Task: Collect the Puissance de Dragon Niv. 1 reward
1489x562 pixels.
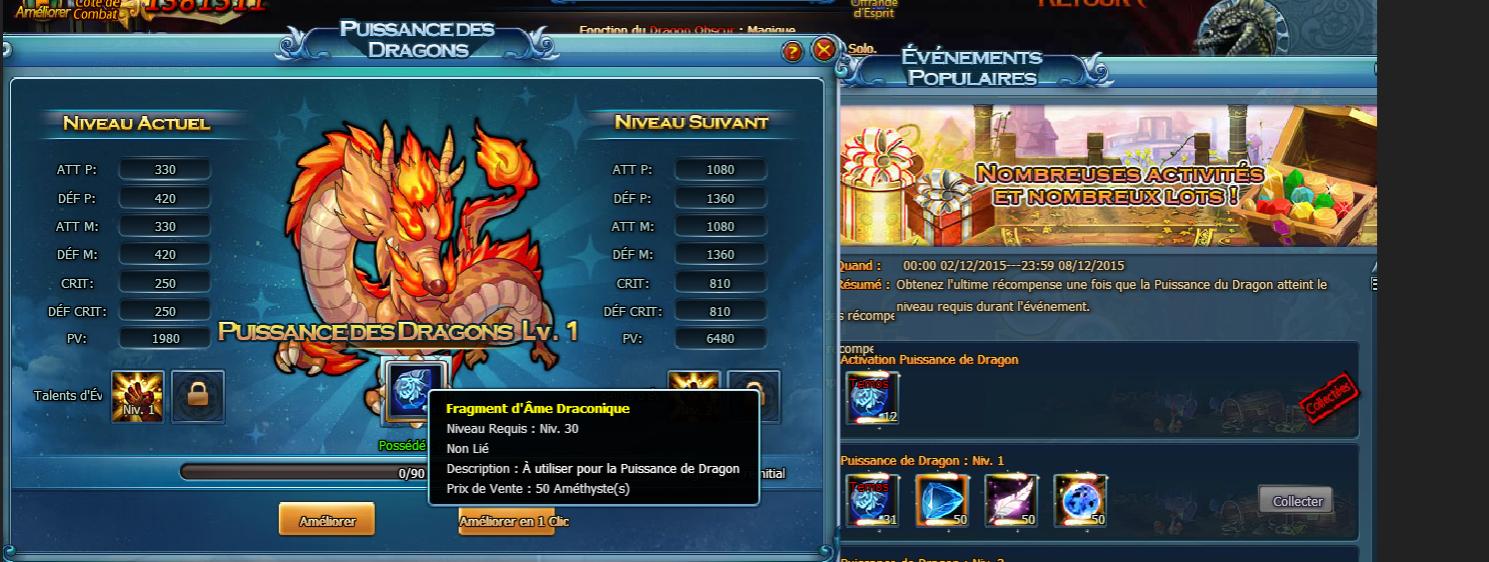Action: pos(1296,501)
